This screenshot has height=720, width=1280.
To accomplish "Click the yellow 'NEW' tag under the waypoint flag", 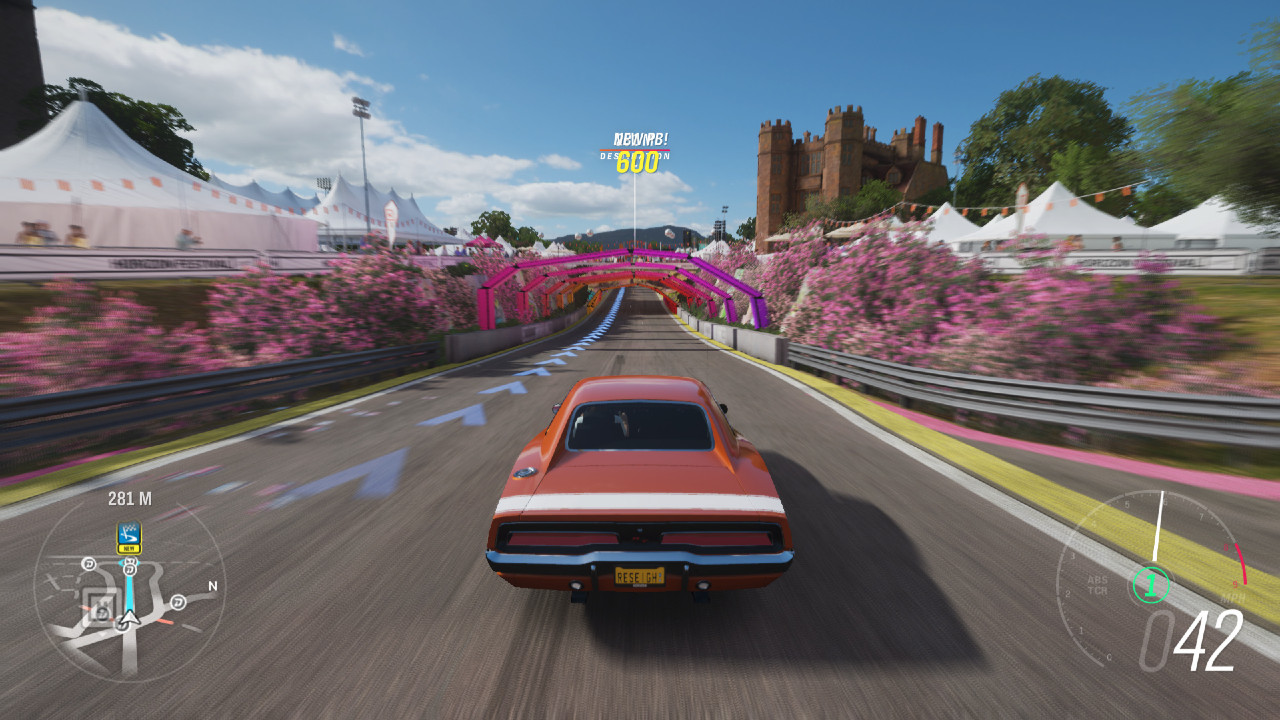I will [129, 548].
